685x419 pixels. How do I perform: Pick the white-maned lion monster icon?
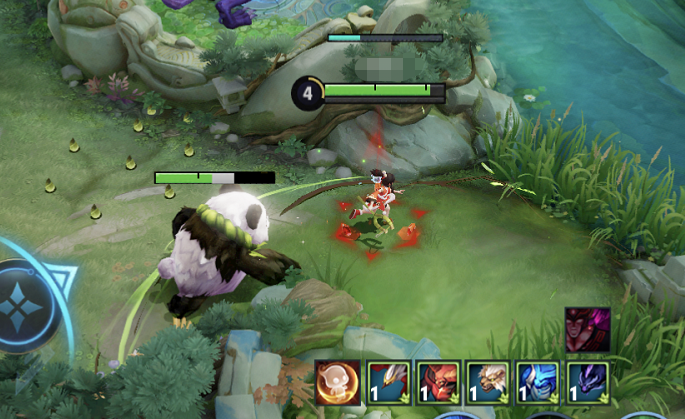[487, 381]
